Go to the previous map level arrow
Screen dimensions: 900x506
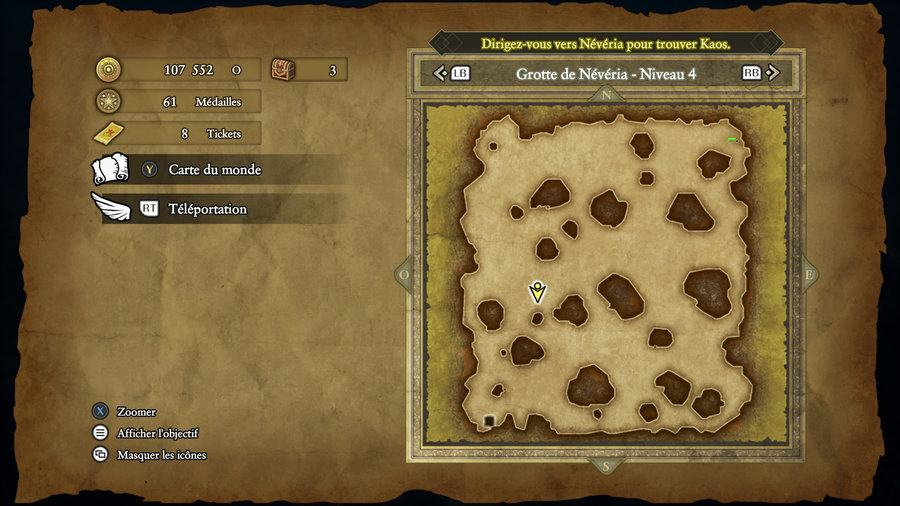coord(438,73)
